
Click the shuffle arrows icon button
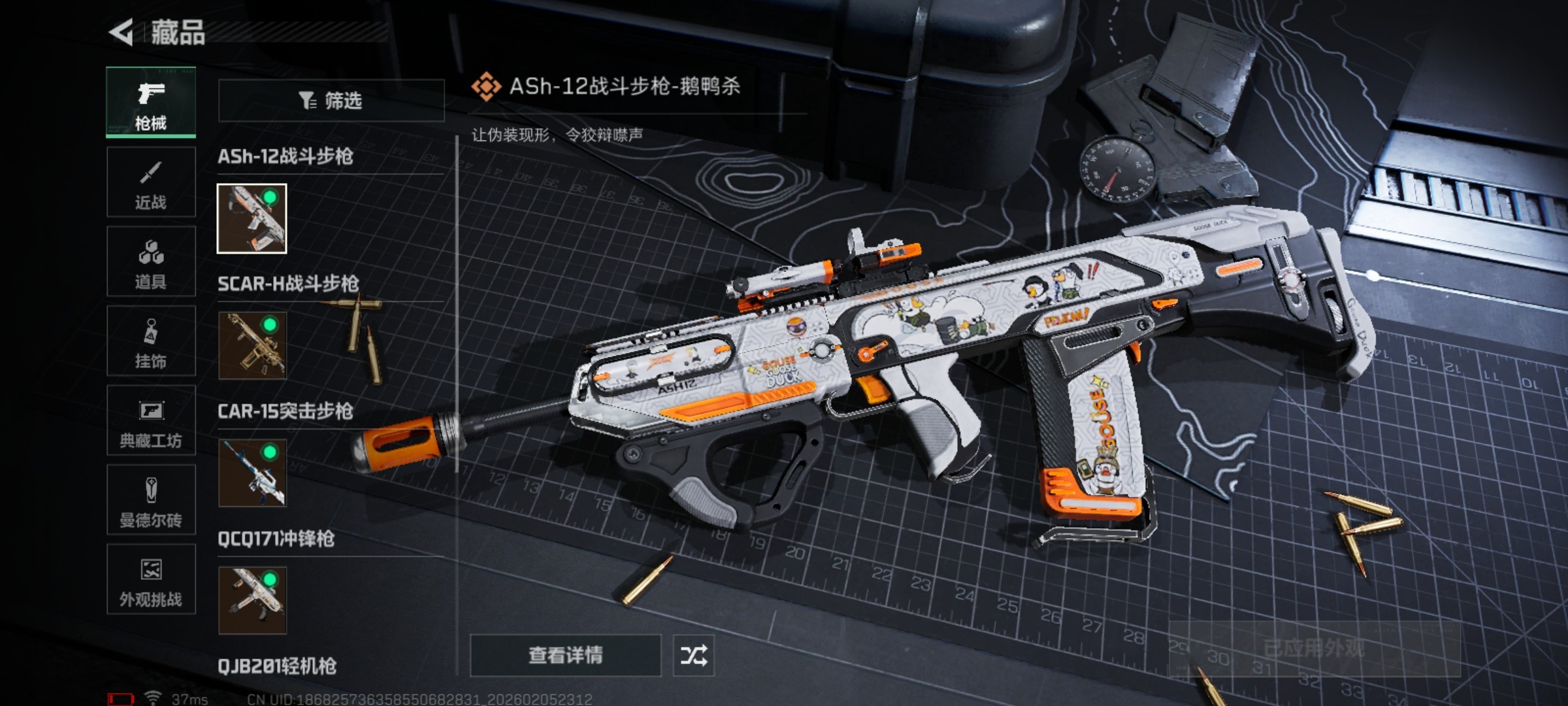[693, 655]
